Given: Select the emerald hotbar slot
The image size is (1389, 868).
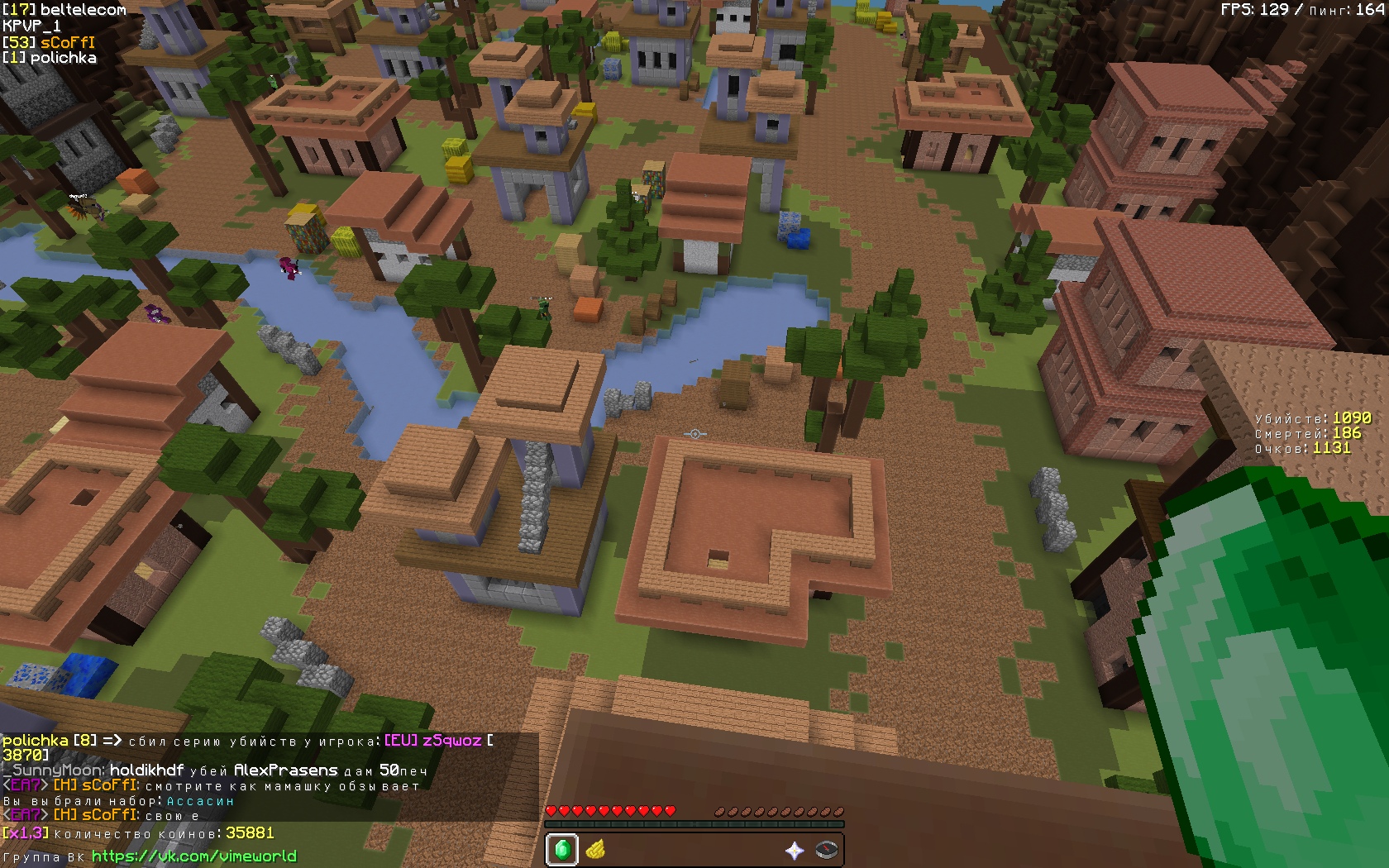Looking at the screenshot, I should [x=562, y=850].
